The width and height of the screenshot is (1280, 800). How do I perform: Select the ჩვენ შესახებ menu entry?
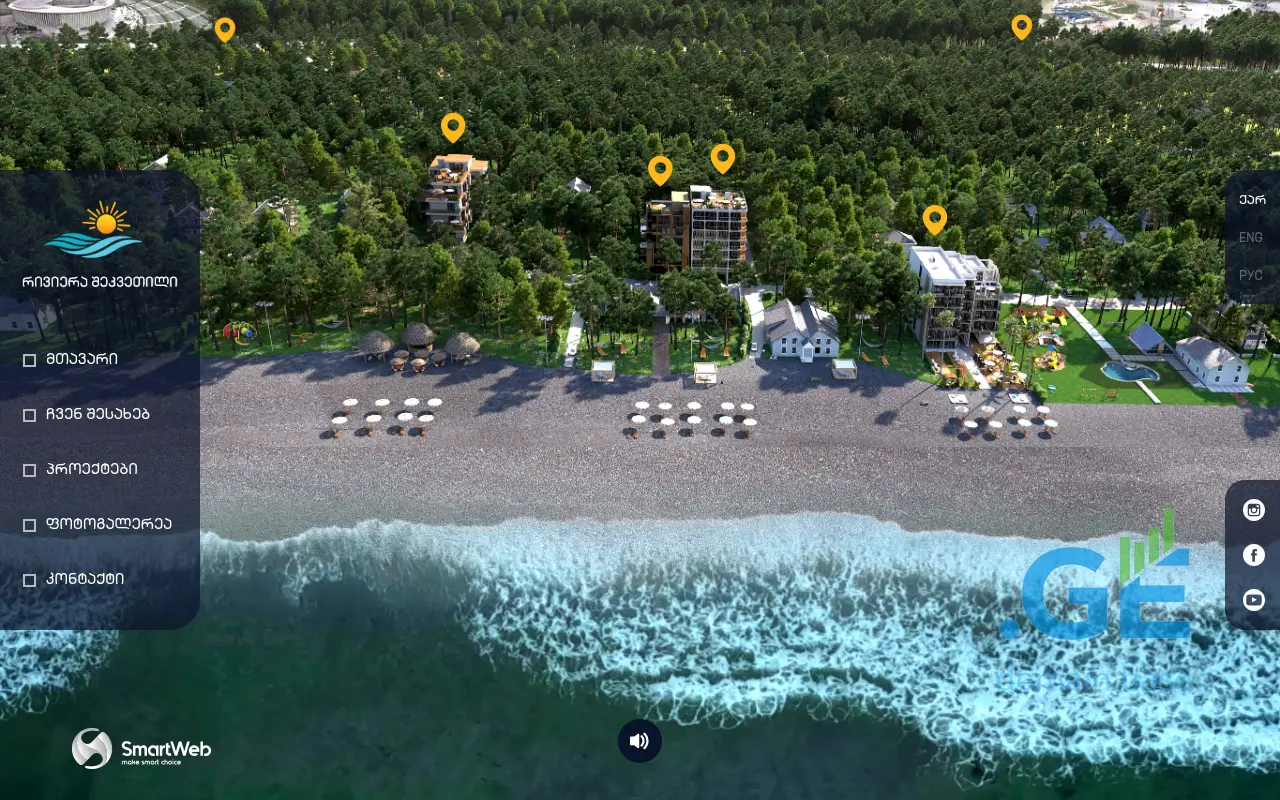(x=97, y=414)
